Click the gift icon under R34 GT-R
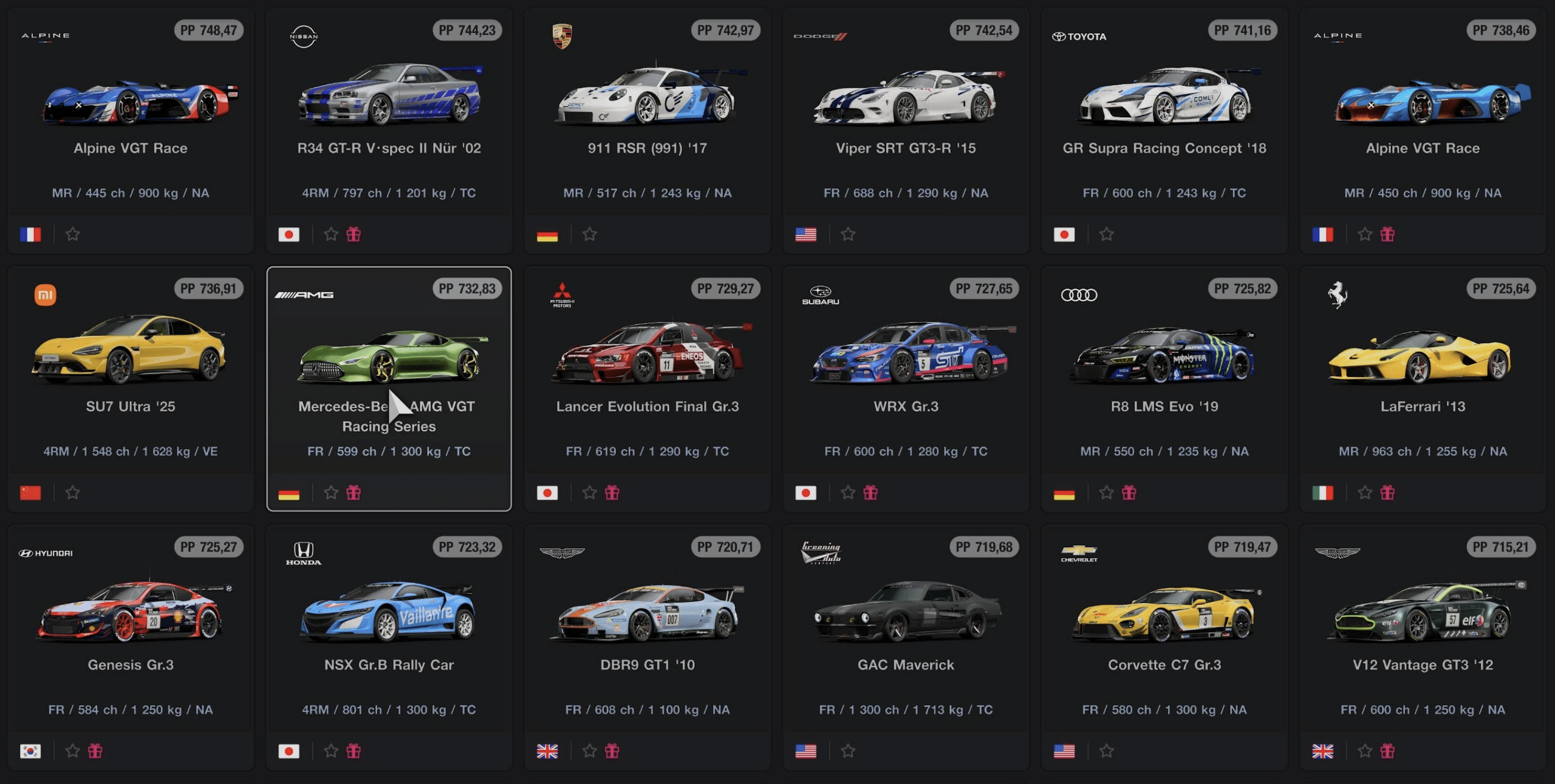The width and height of the screenshot is (1555, 784). coord(354,234)
